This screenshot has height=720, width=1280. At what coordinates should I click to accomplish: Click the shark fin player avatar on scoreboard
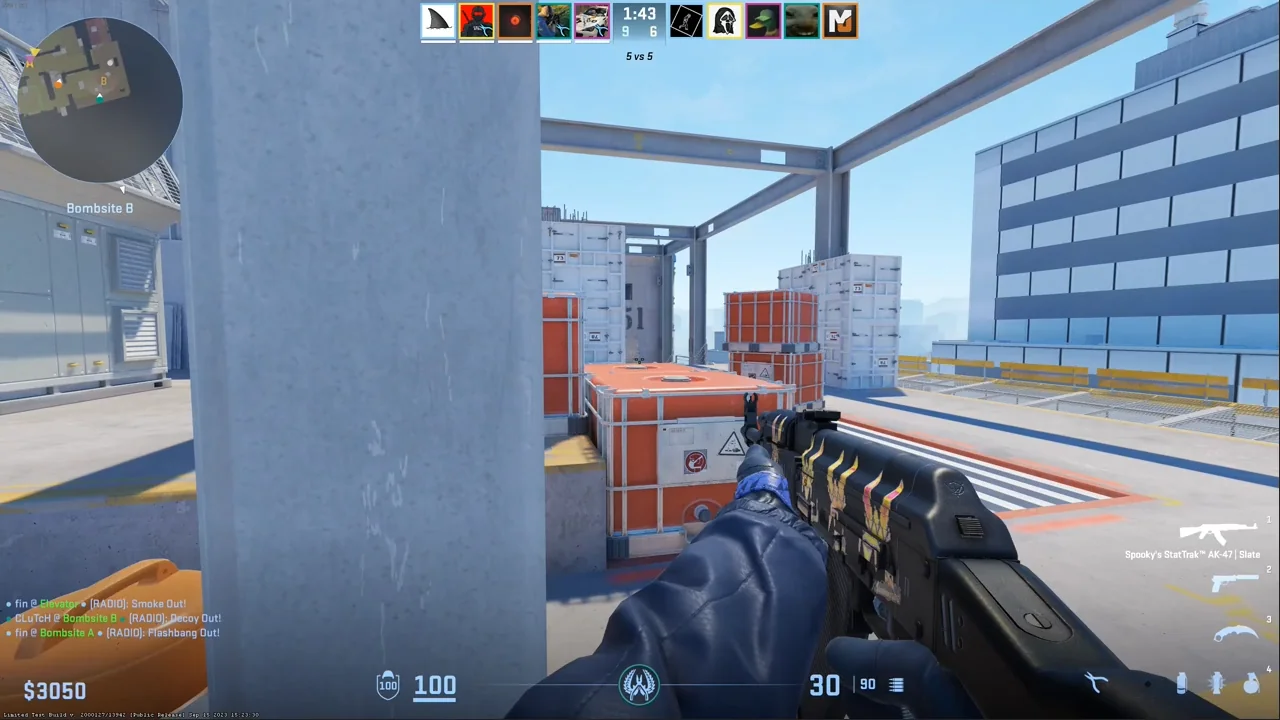[x=438, y=20]
